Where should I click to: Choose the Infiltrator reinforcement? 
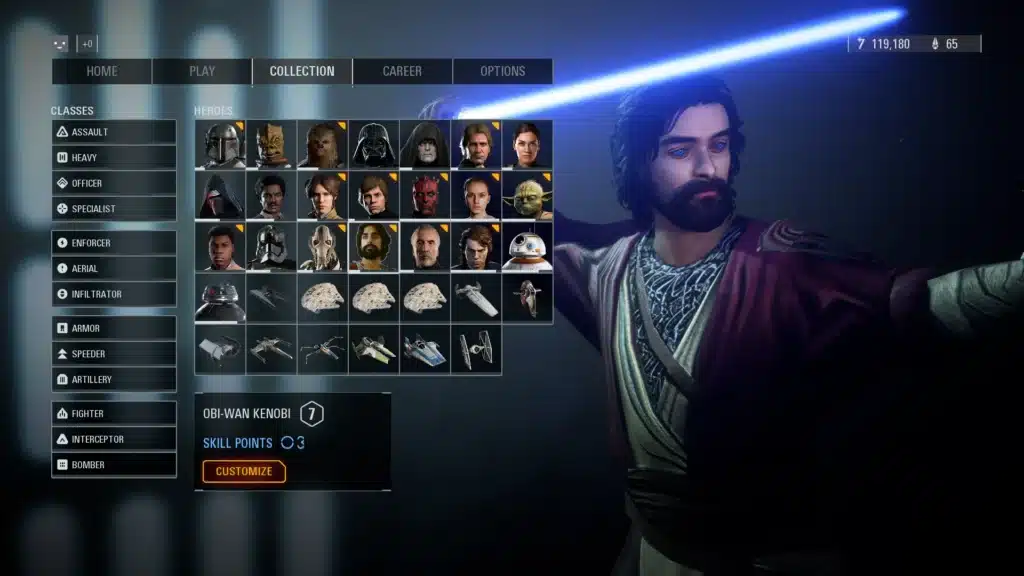(x=114, y=294)
